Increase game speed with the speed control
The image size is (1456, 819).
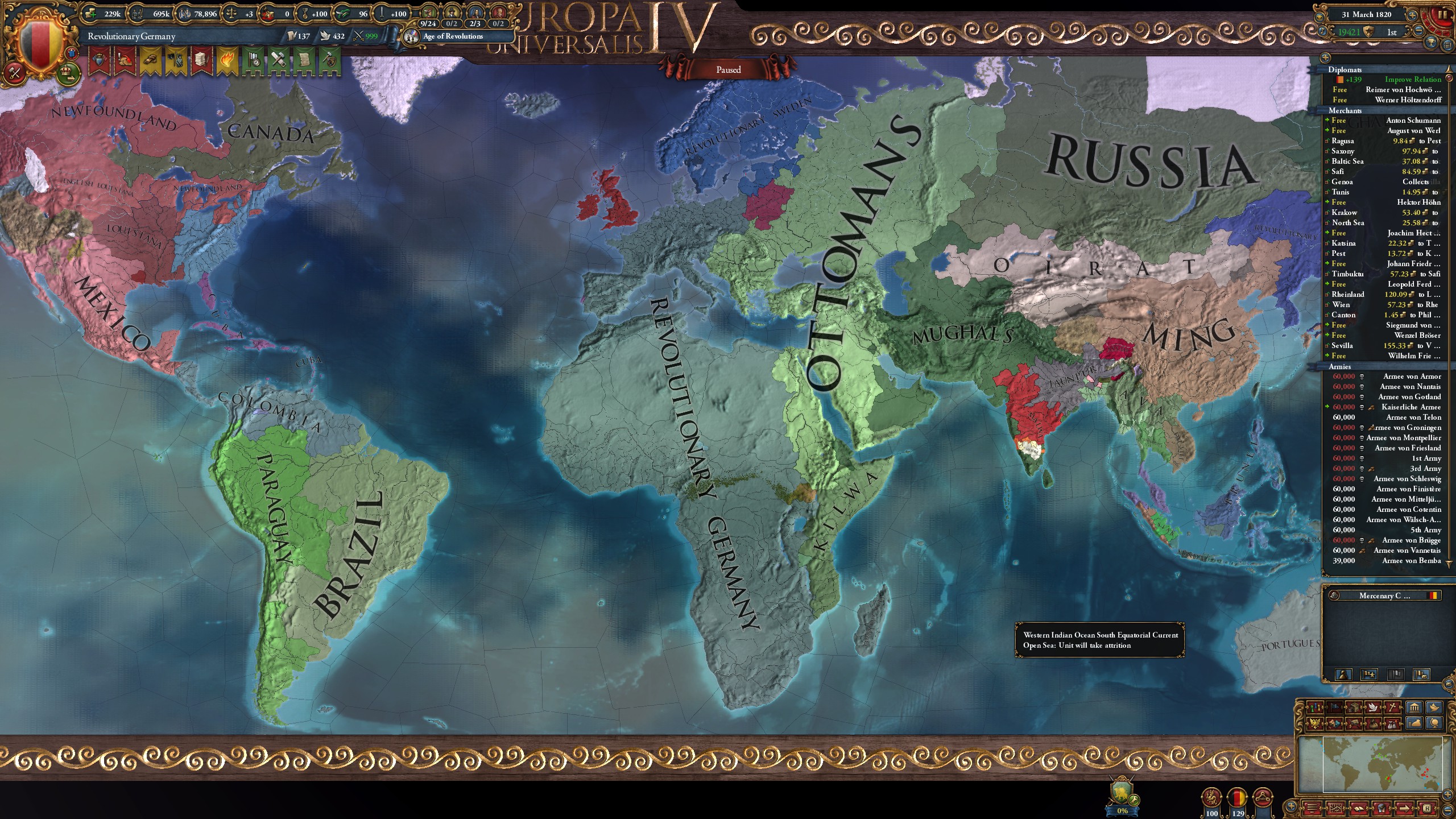(x=1412, y=15)
